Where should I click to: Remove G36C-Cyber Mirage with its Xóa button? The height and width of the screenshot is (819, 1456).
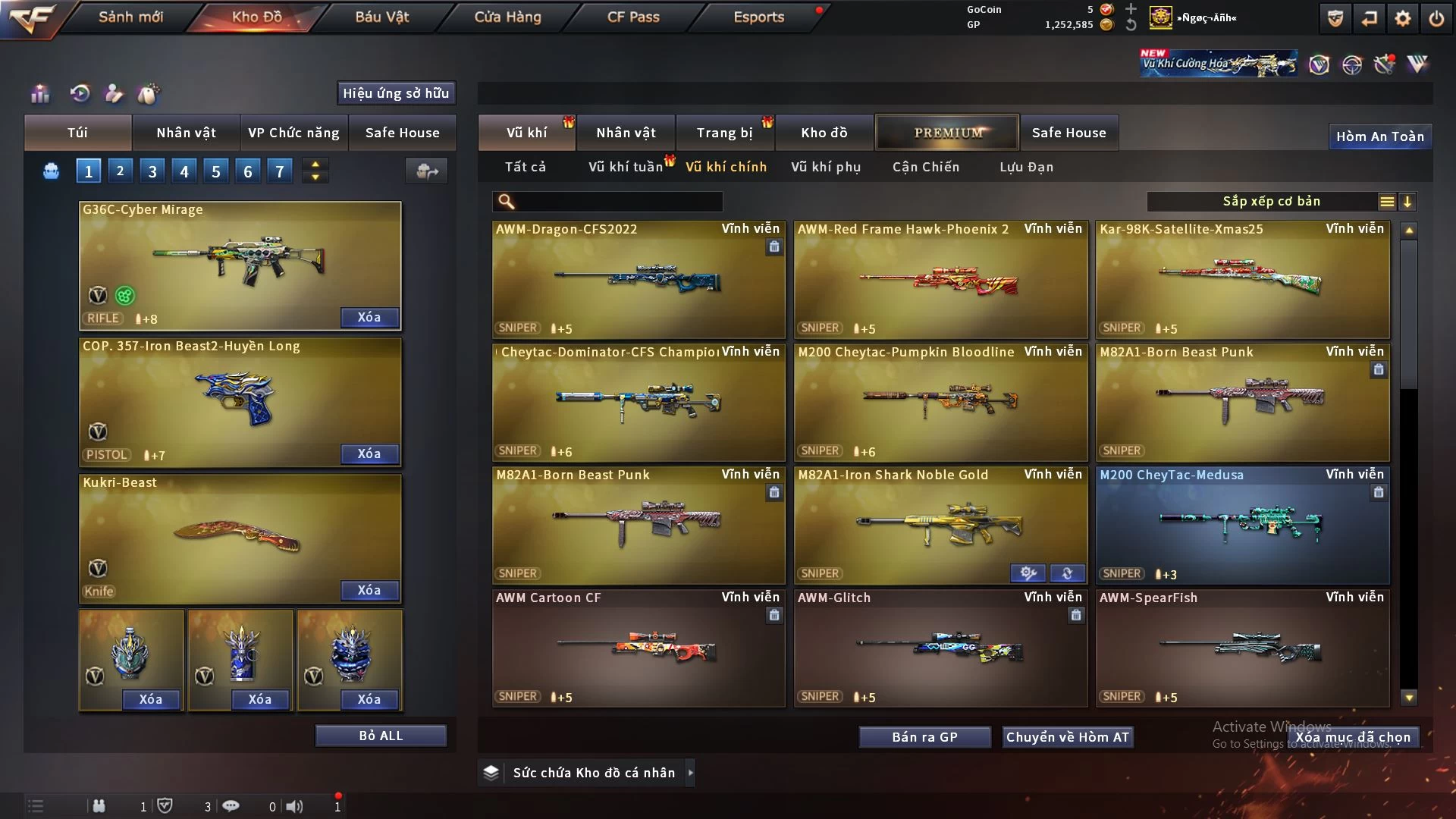click(x=369, y=317)
